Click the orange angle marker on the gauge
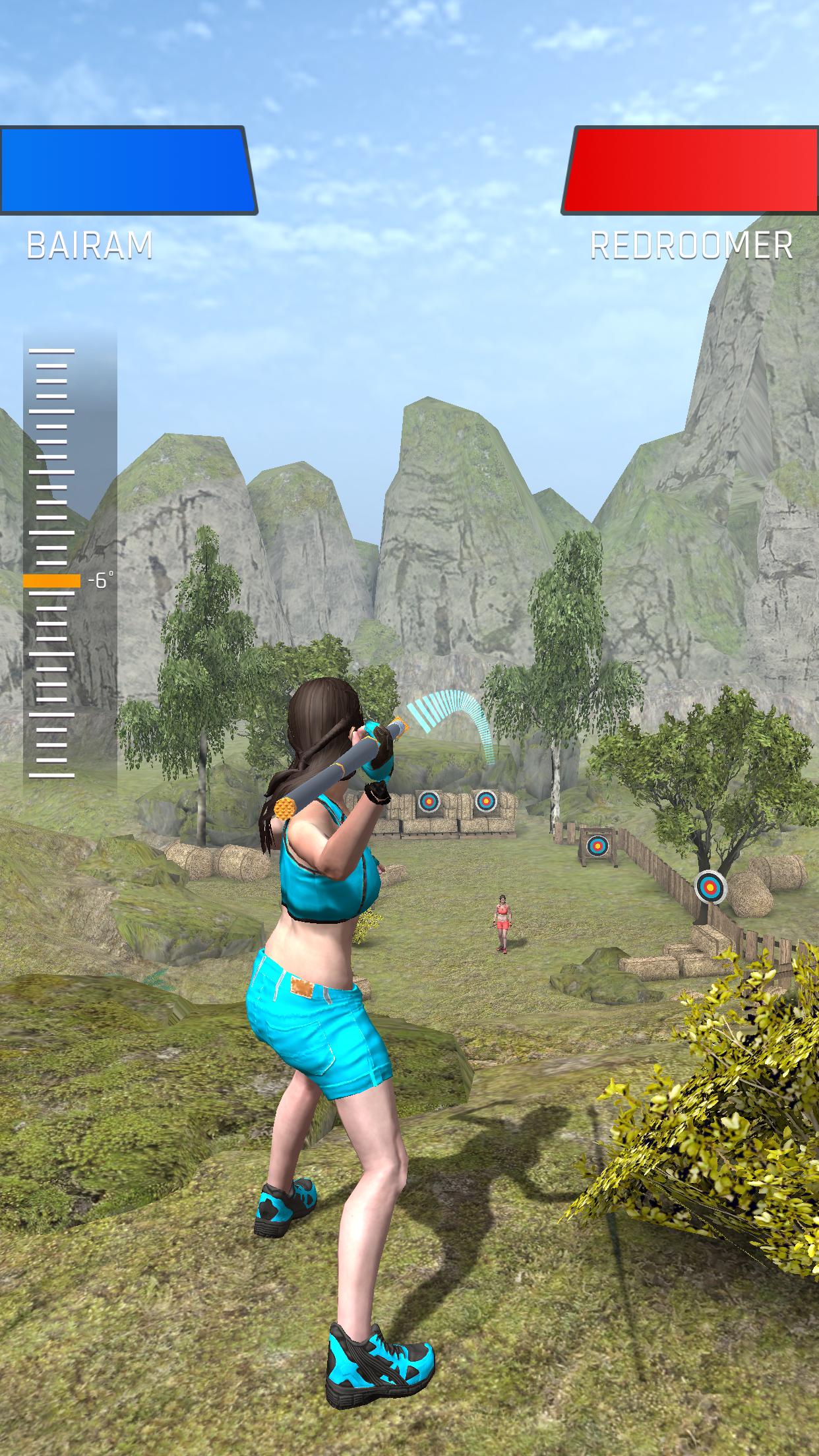This screenshot has width=819, height=1456. click(x=51, y=581)
